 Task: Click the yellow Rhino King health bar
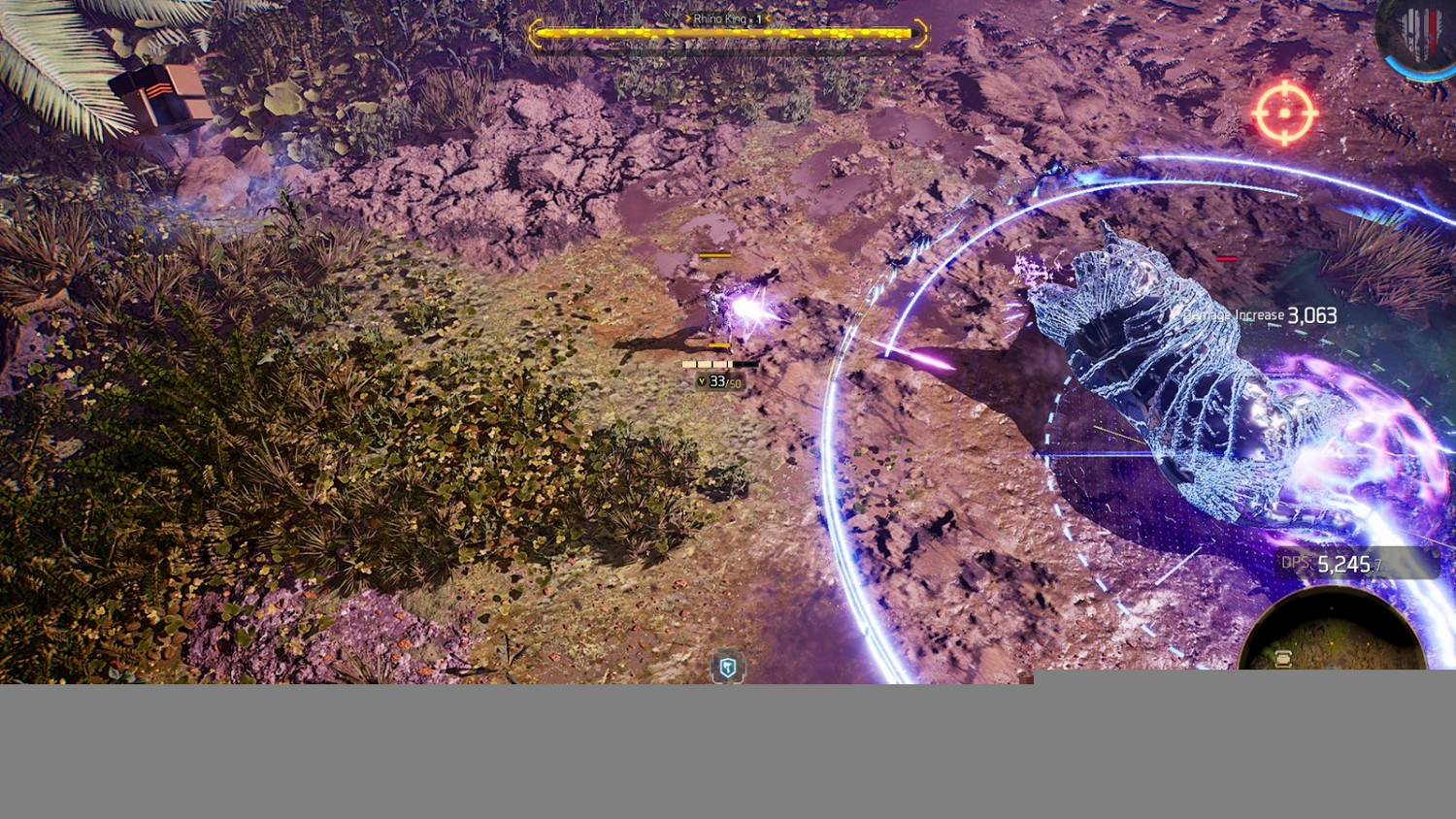coord(726,33)
